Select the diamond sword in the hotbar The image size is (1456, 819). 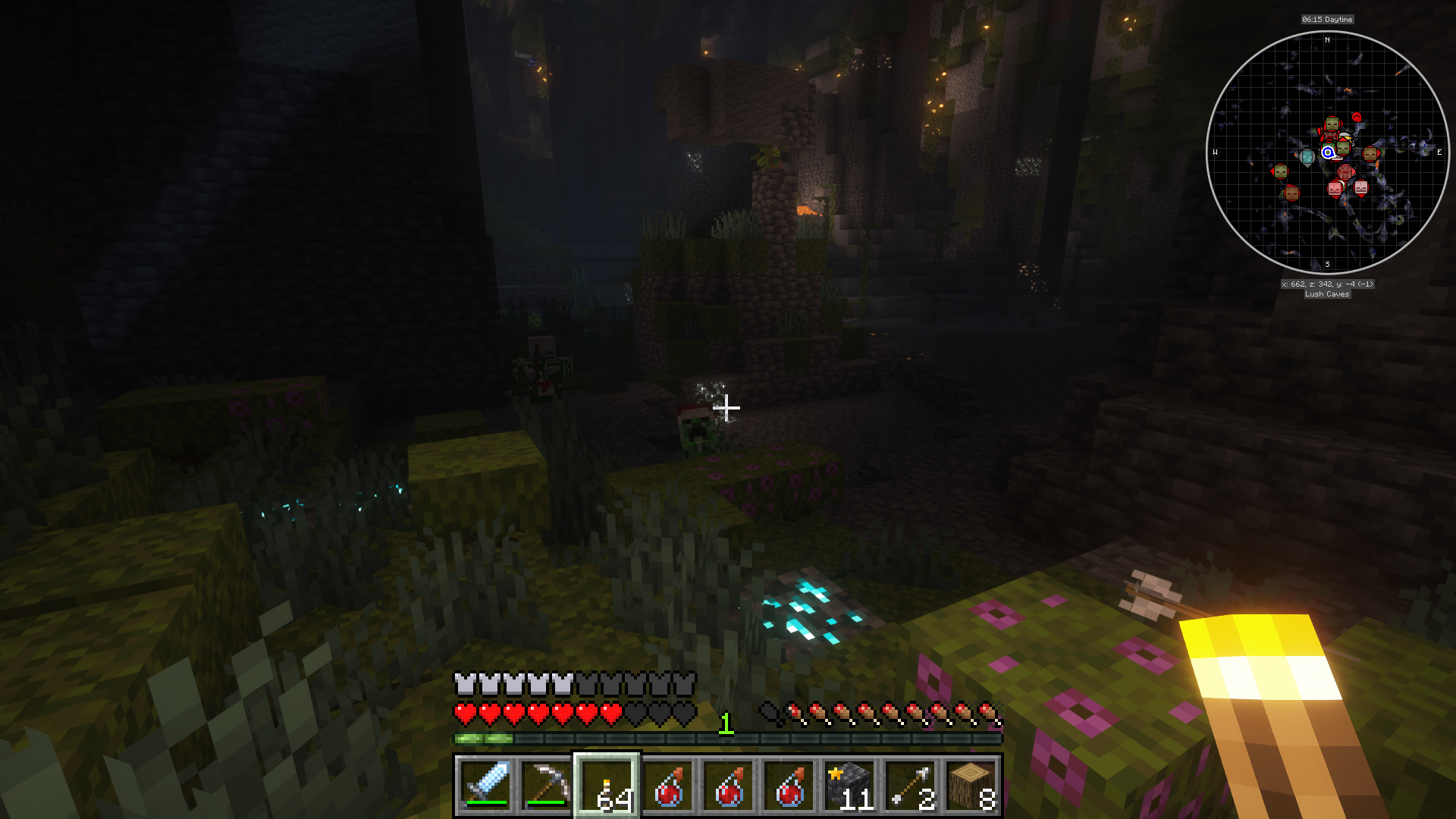coord(485,785)
